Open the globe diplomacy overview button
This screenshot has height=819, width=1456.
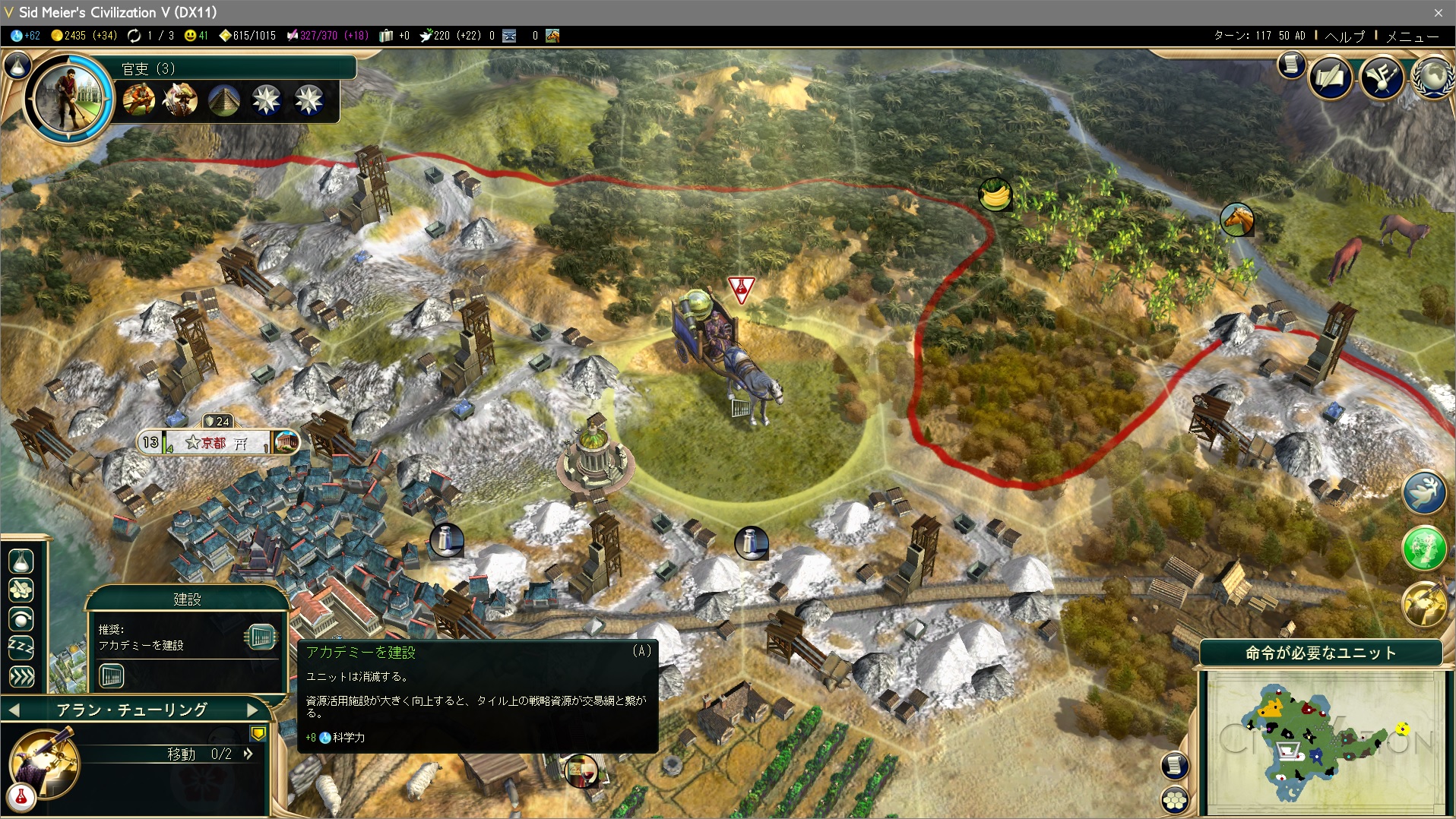(x=1433, y=76)
